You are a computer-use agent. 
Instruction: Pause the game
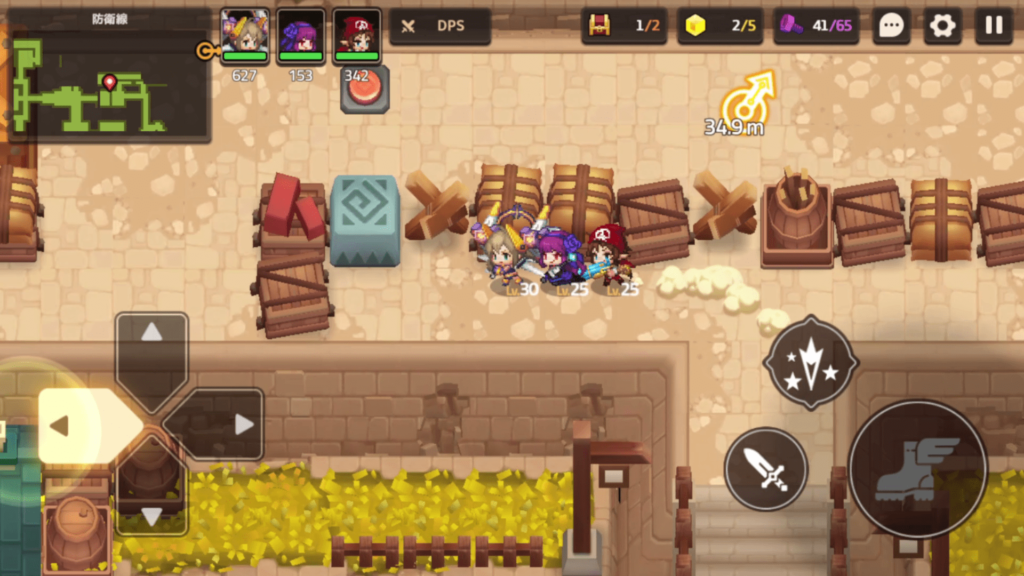coord(993,26)
